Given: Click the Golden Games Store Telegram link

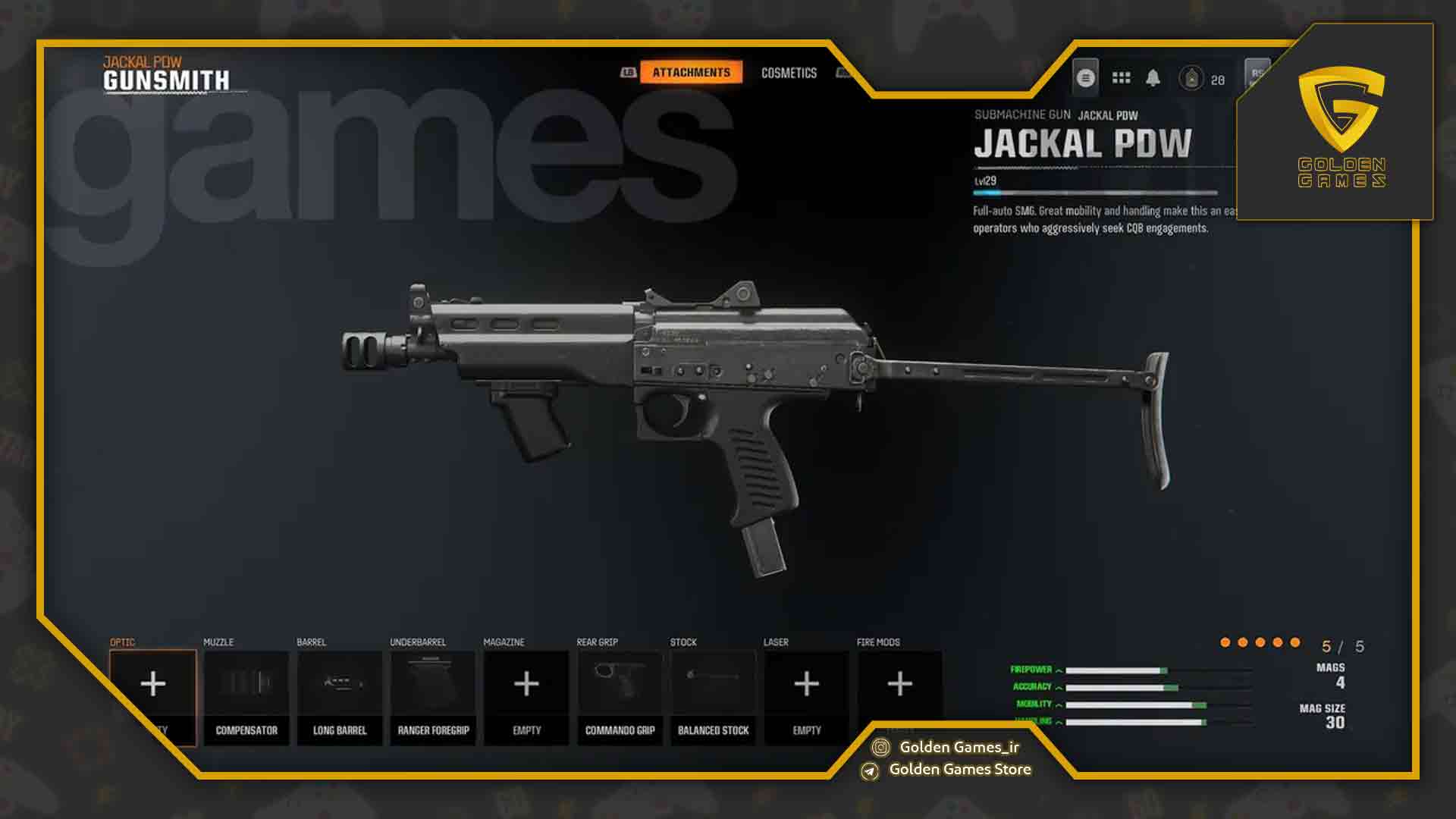Looking at the screenshot, I should tap(962, 769).
